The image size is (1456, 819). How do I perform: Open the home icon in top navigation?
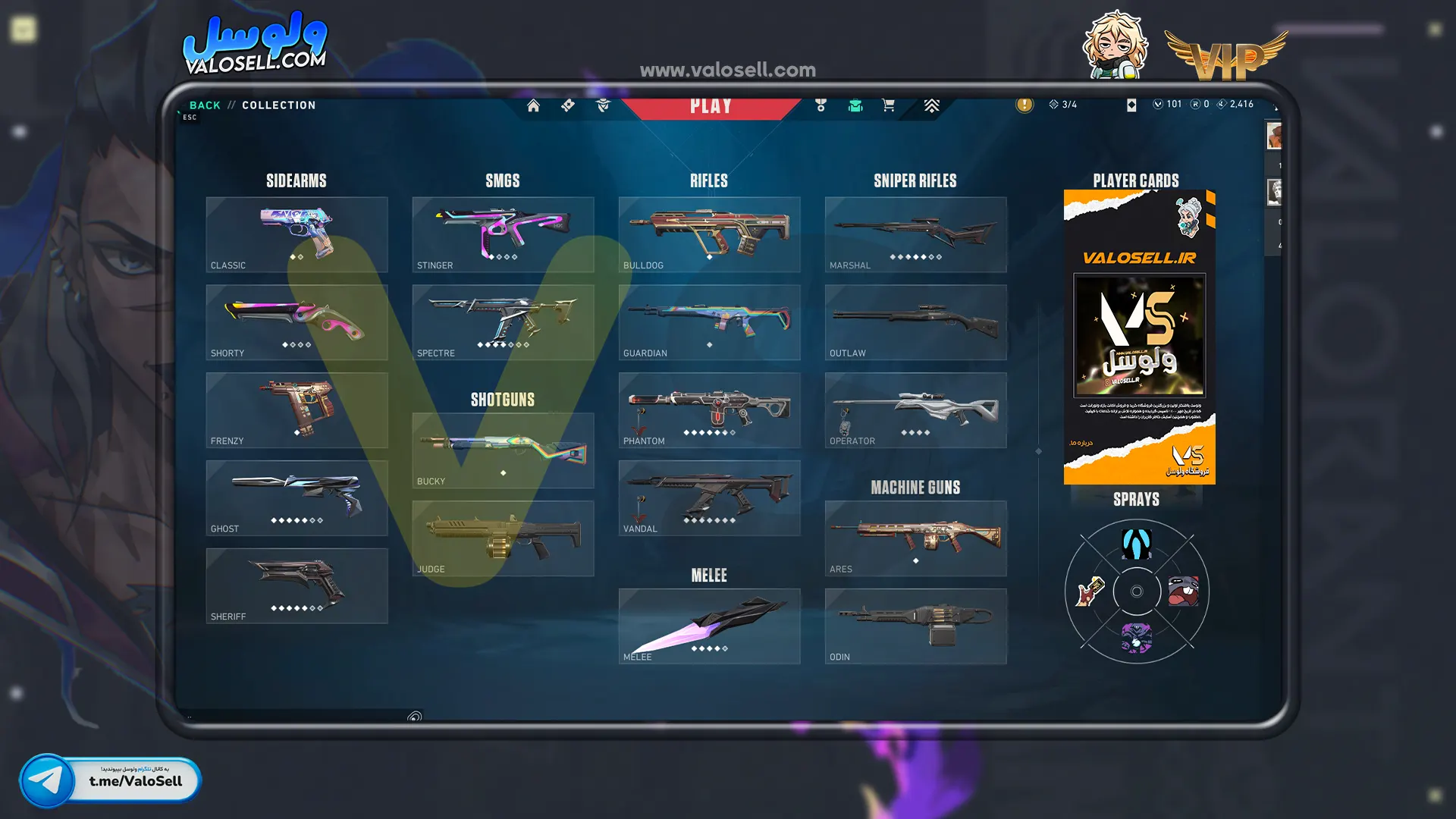coord(533,105)
